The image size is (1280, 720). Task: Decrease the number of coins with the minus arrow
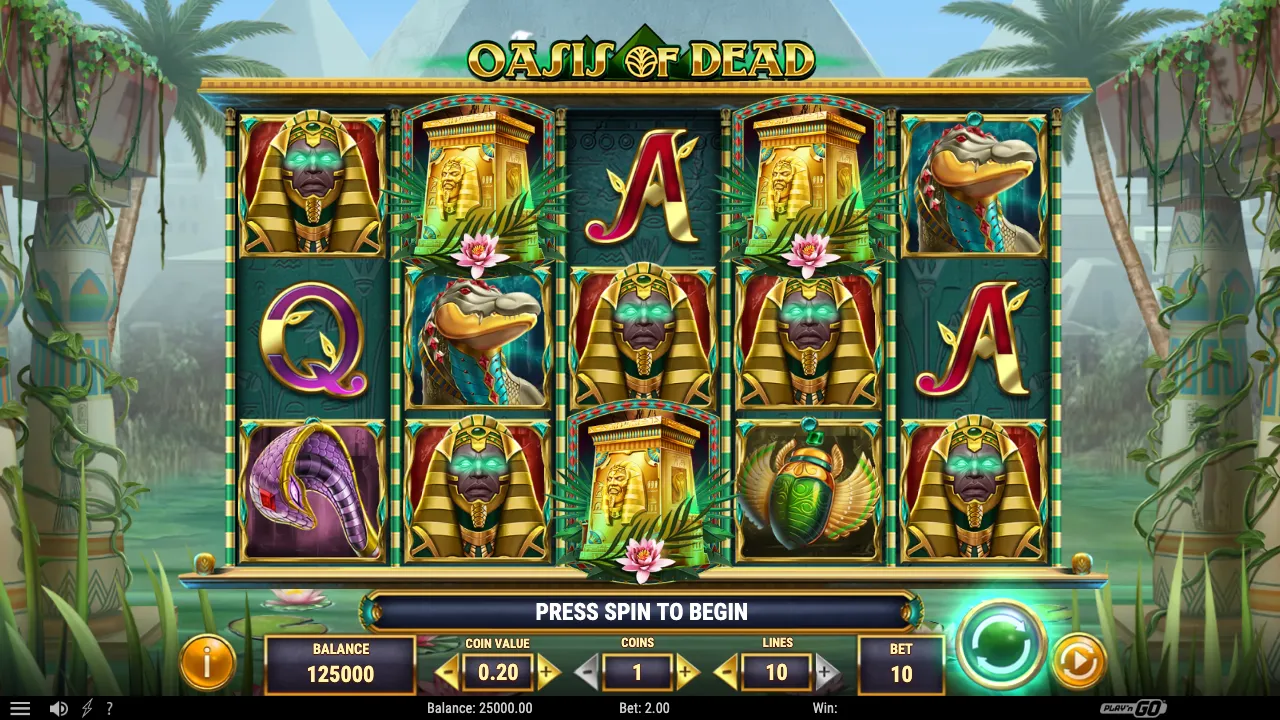588,672
